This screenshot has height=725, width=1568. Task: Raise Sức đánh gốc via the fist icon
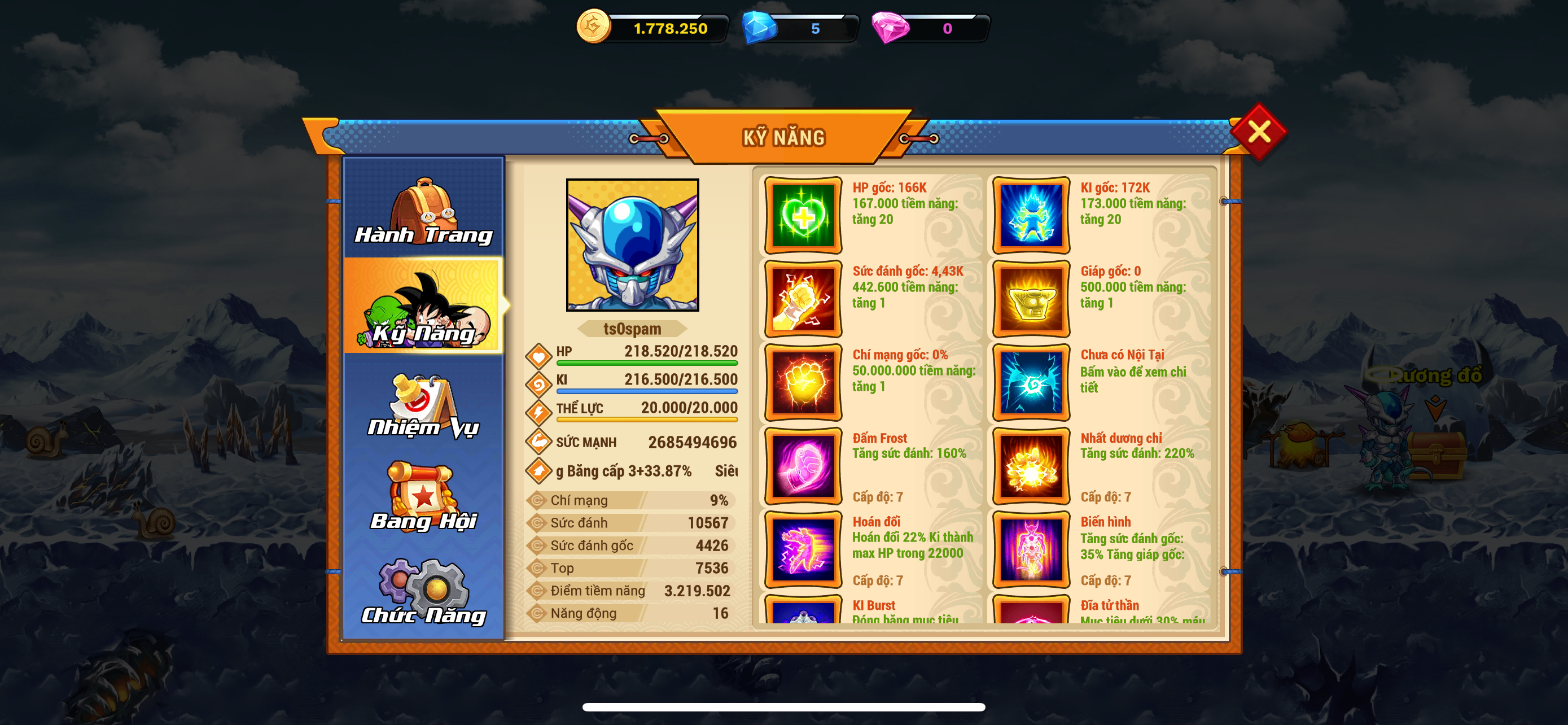[803, 299]
